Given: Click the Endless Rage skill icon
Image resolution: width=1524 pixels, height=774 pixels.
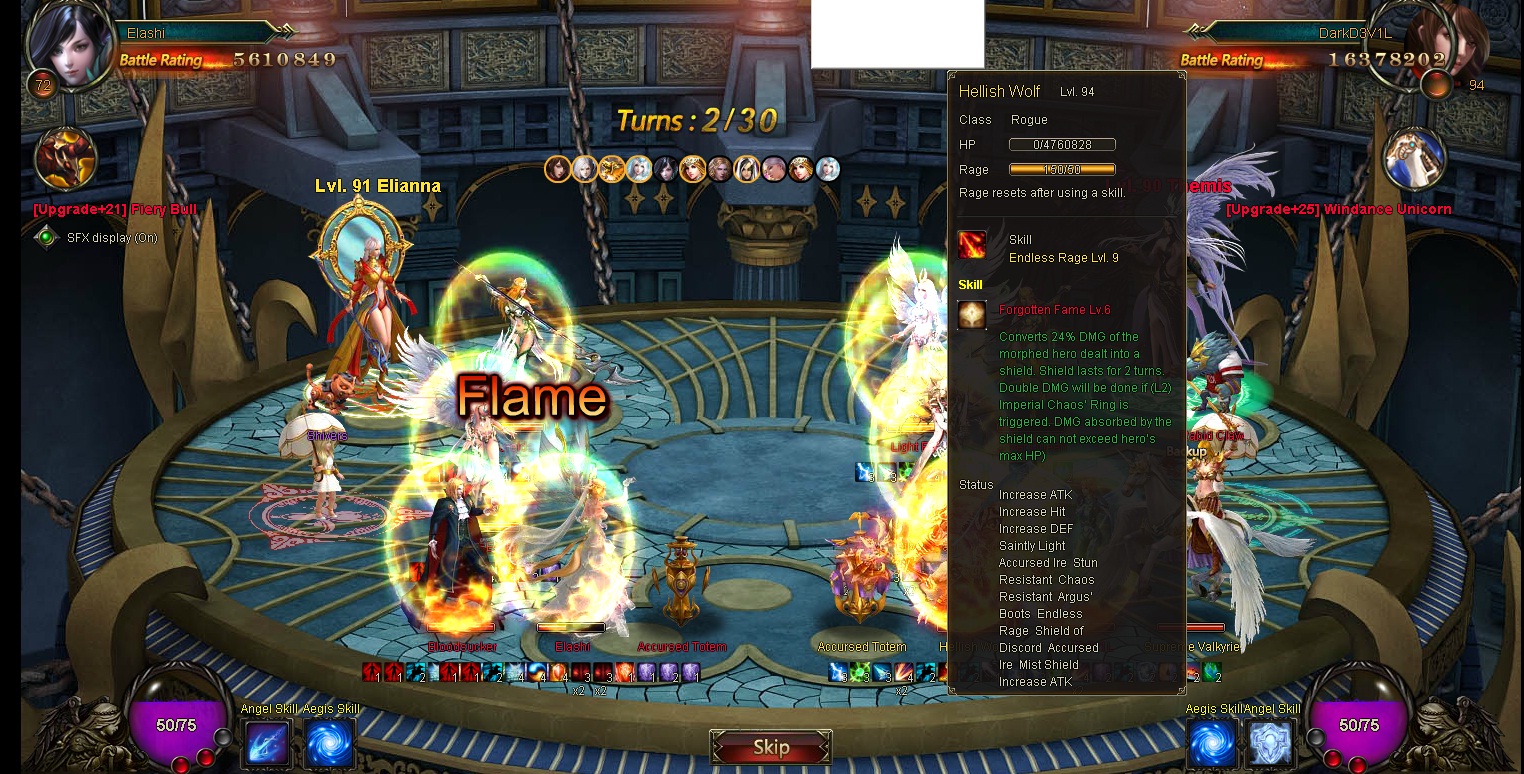Looking at the screenshot, I should [x=972, y=245].
